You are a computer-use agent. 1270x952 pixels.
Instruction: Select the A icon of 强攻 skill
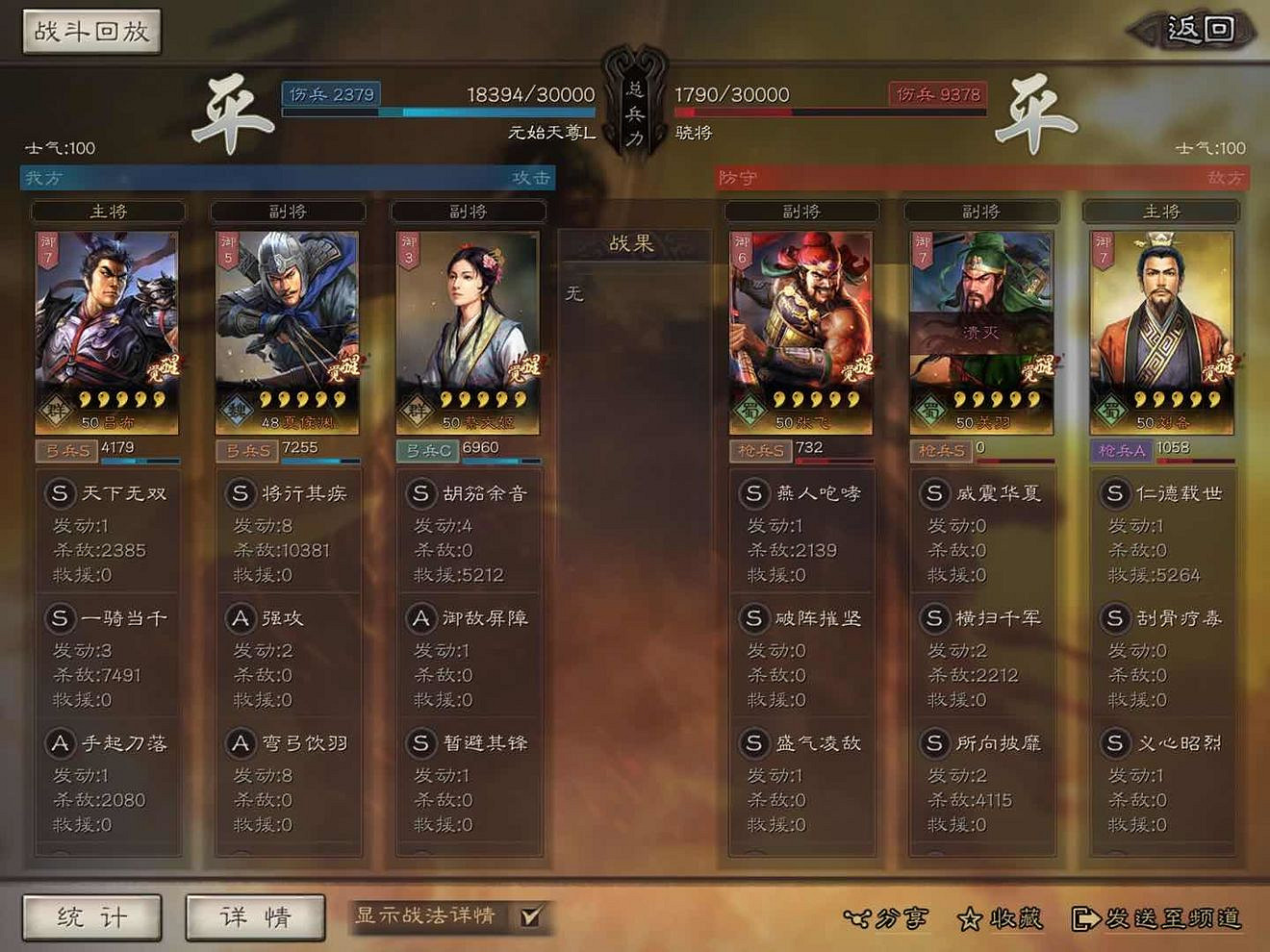click(x=241, y=618)
